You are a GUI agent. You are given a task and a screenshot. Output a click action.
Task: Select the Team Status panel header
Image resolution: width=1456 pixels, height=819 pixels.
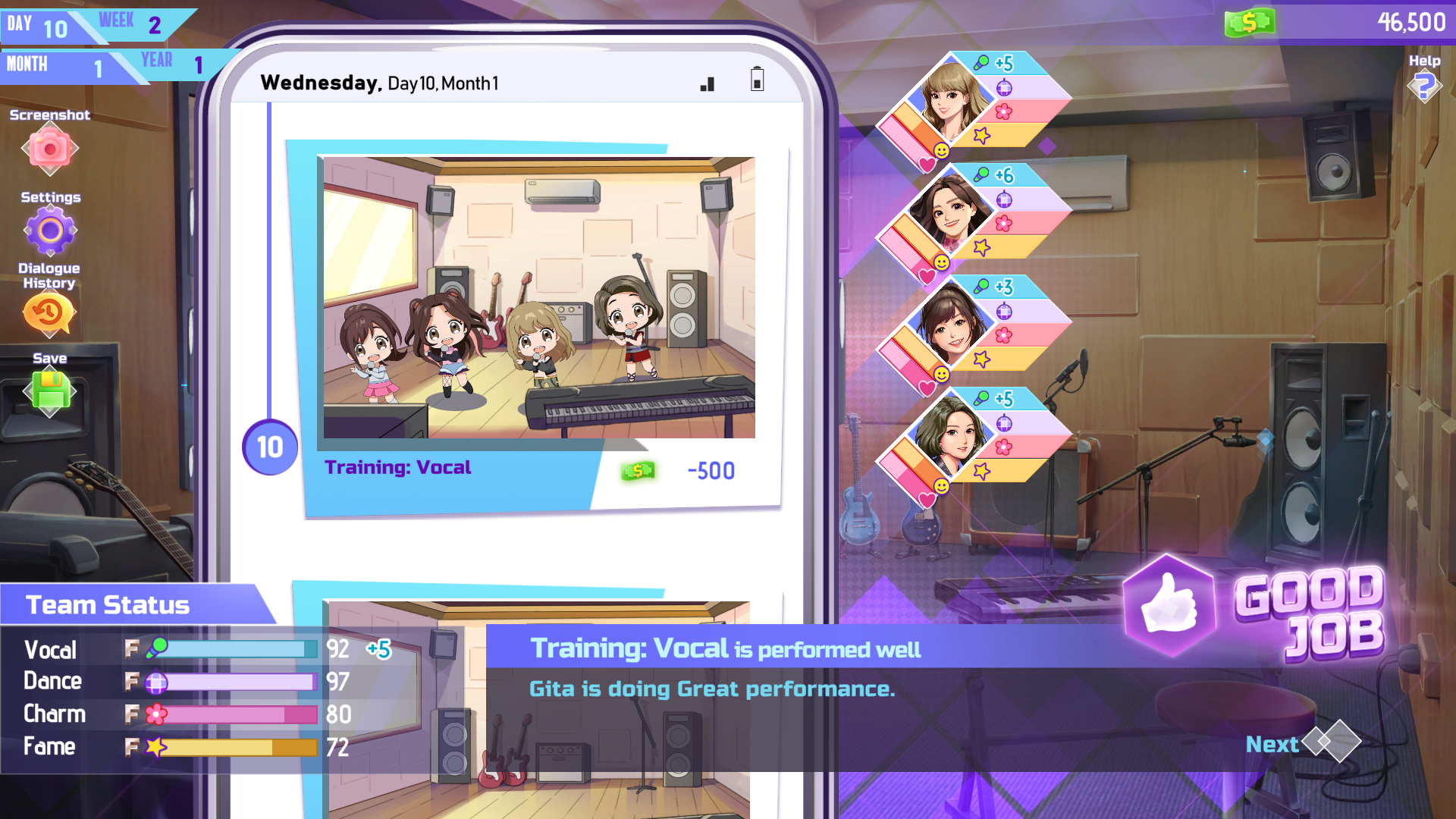click(108, 604)
